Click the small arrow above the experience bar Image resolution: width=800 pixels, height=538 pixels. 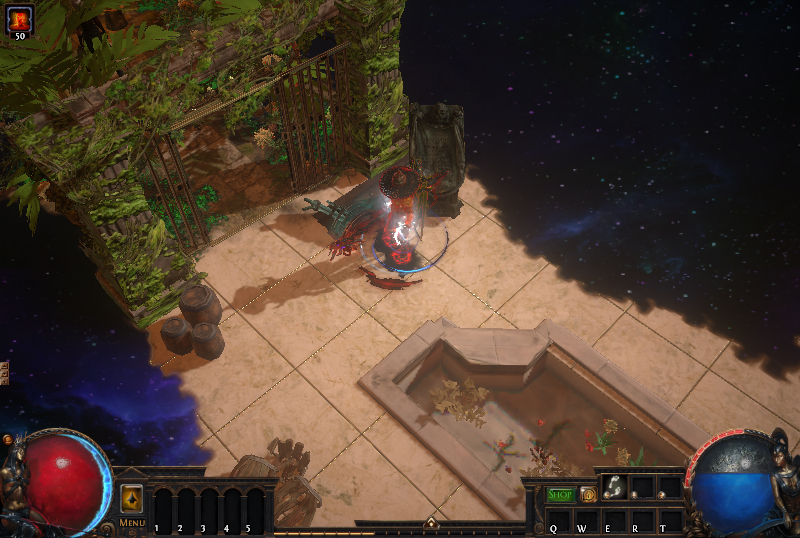pyautogui.click(x=432, y=523)
